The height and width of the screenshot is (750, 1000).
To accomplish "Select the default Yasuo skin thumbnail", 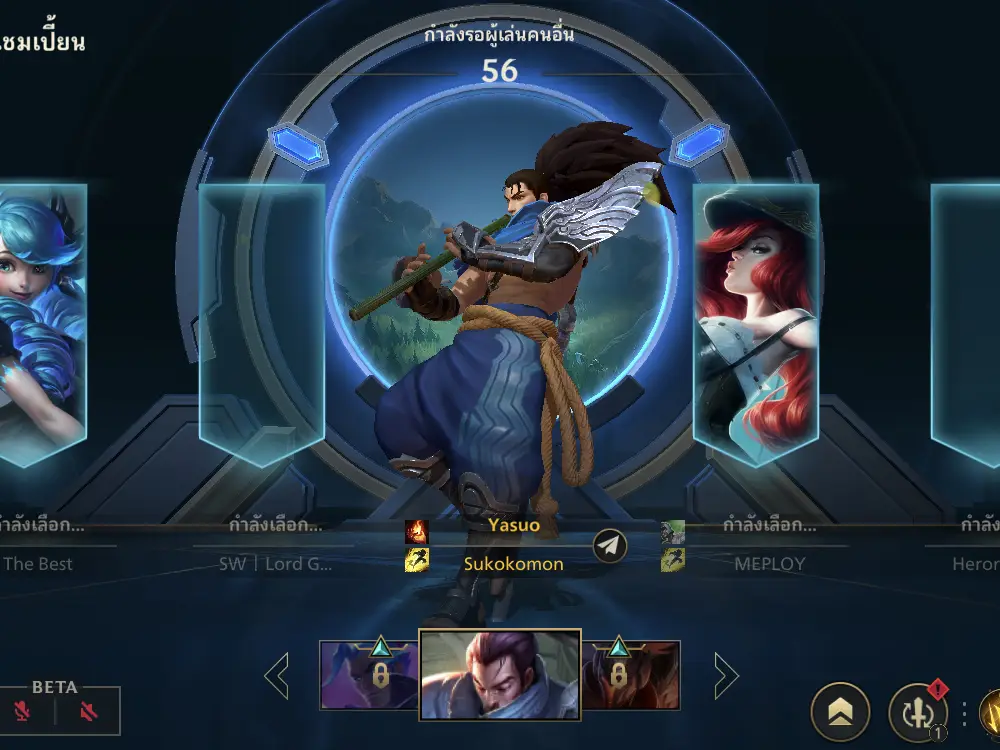I will click(500, 675).
